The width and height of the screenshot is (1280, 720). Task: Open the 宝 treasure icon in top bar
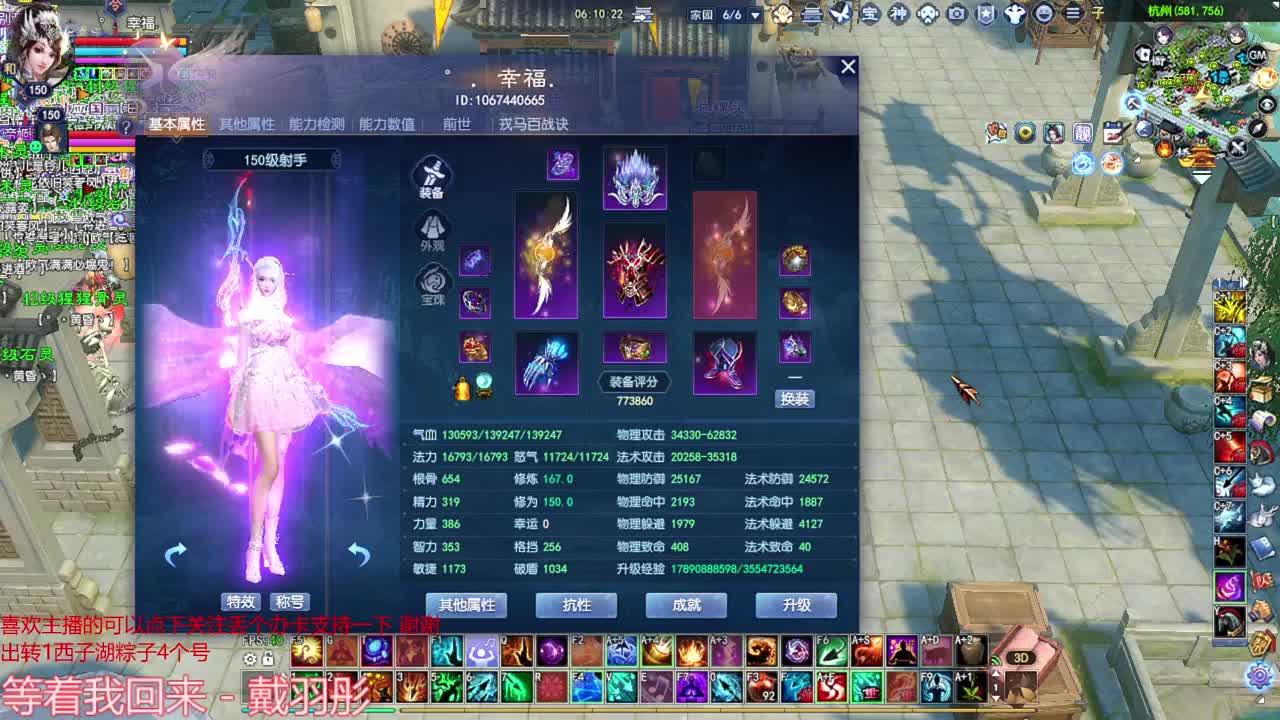[870, 14]
